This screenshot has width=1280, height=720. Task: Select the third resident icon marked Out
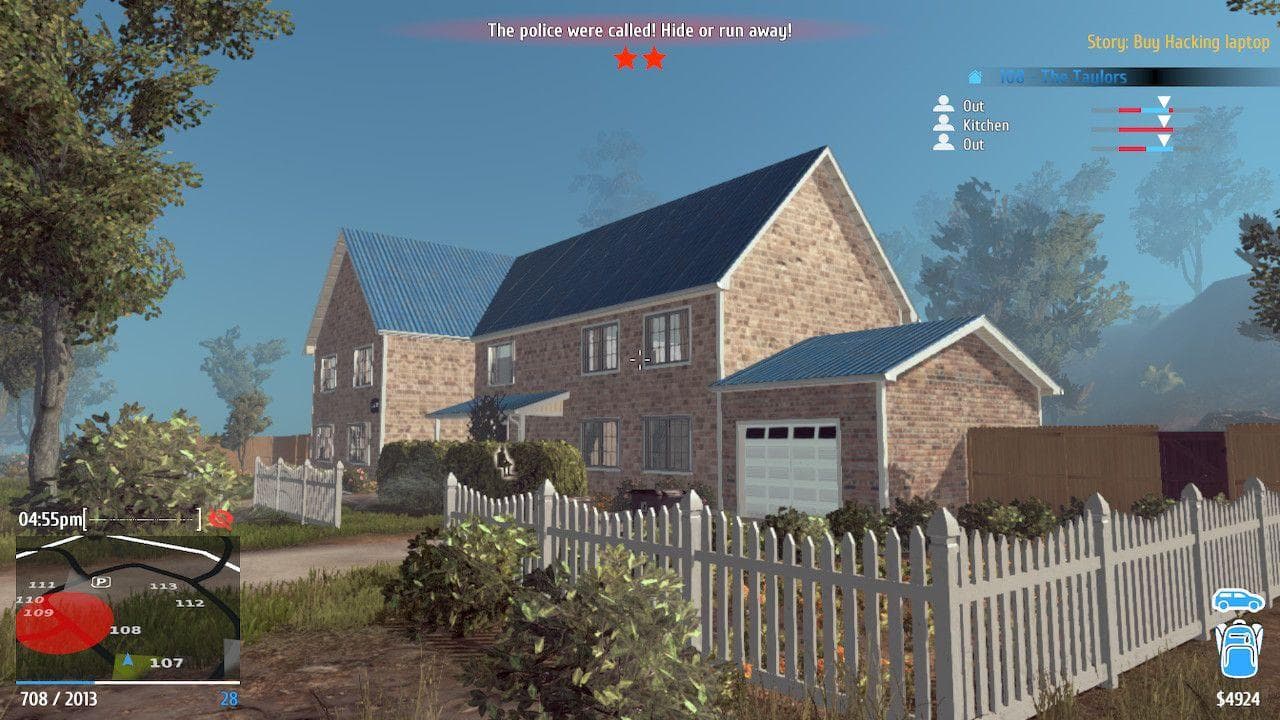pos(943,144)
